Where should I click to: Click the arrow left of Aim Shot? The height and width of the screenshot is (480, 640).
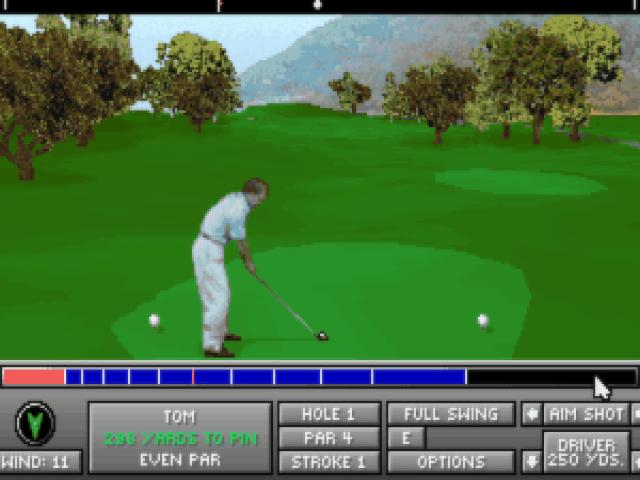531,414
